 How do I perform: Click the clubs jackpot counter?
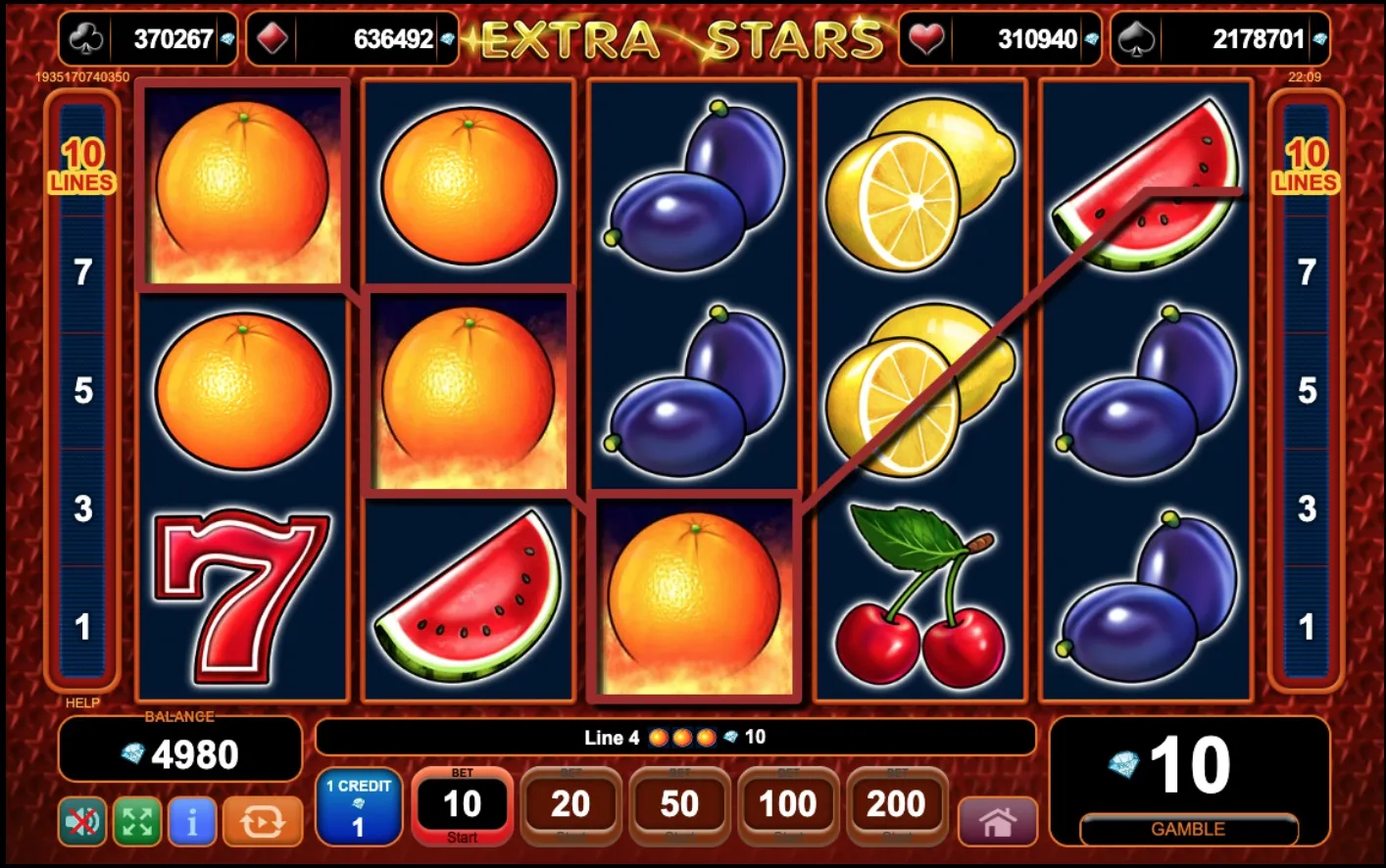[147, 39]
